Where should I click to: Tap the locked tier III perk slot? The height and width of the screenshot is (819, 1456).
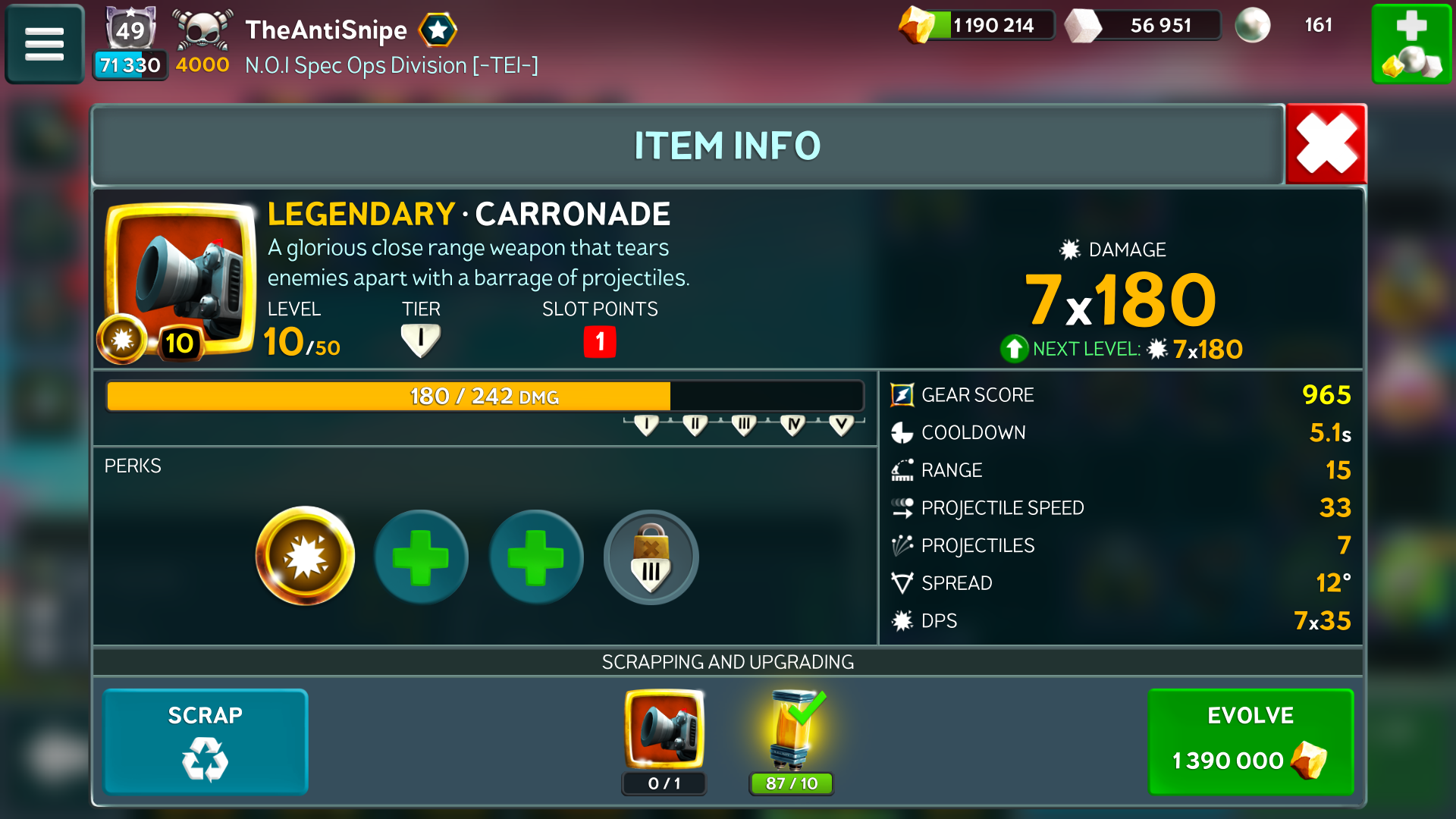pos(651,557)
